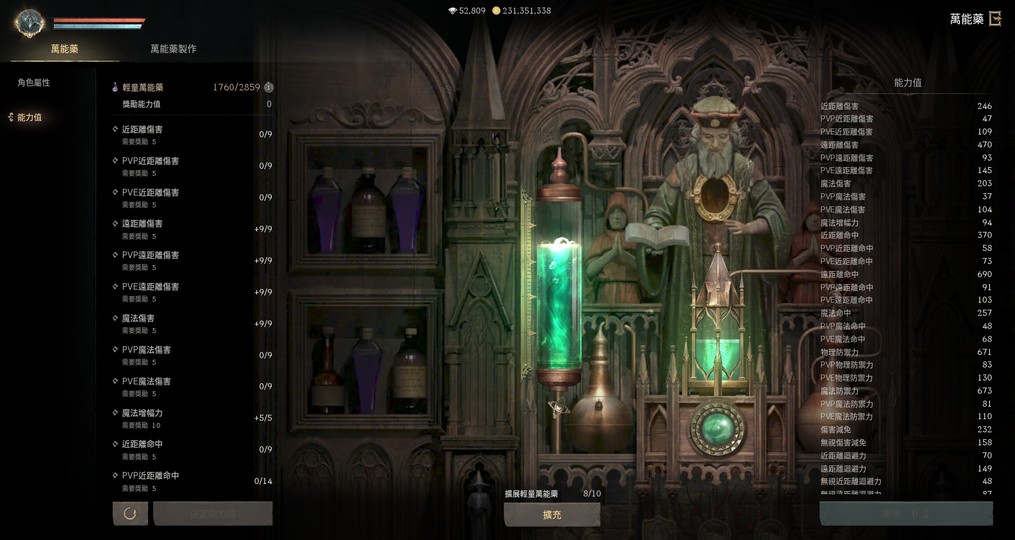The image size is (1015, 540).
Task: Choose the 魔法傷害 stat row
Action: [x=190, y=323]
